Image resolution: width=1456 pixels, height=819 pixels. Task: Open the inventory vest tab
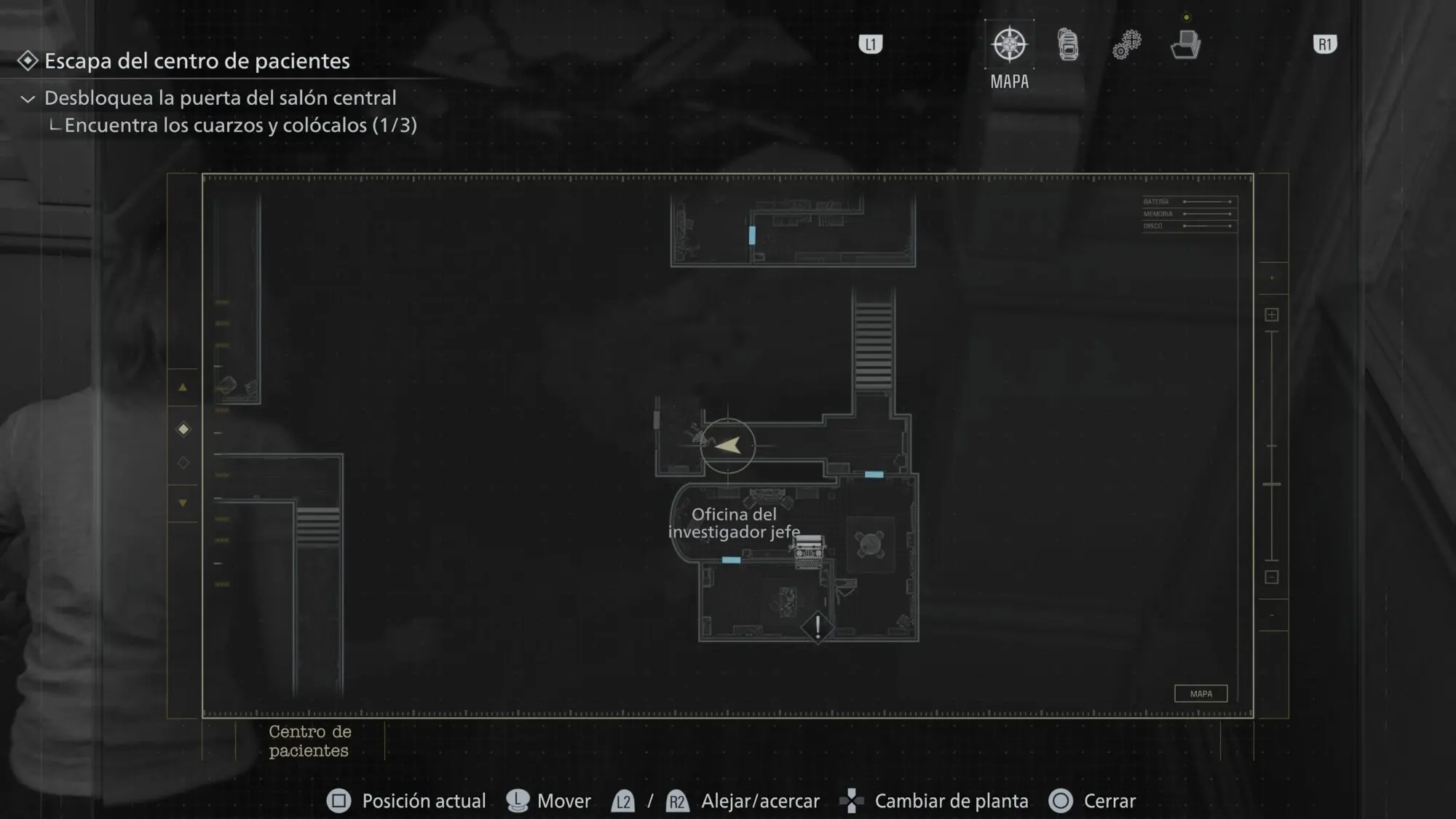[1068, 45]
